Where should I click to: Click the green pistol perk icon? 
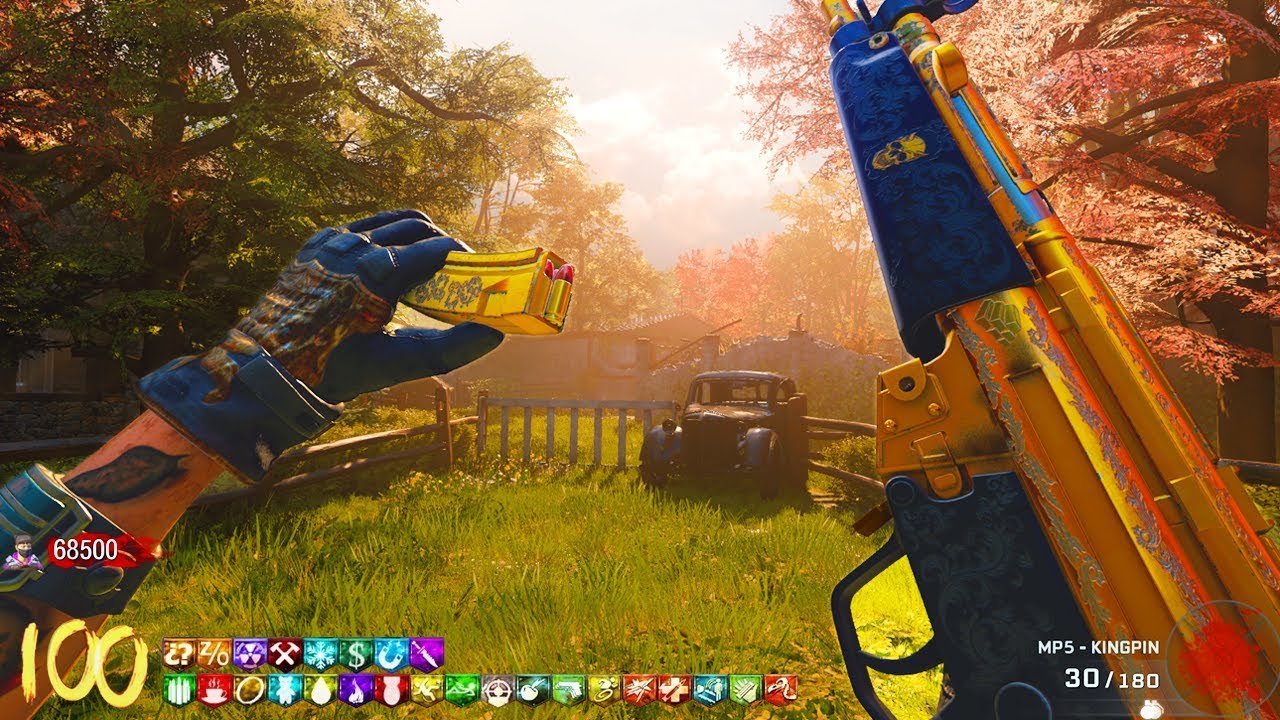point(568,689)
